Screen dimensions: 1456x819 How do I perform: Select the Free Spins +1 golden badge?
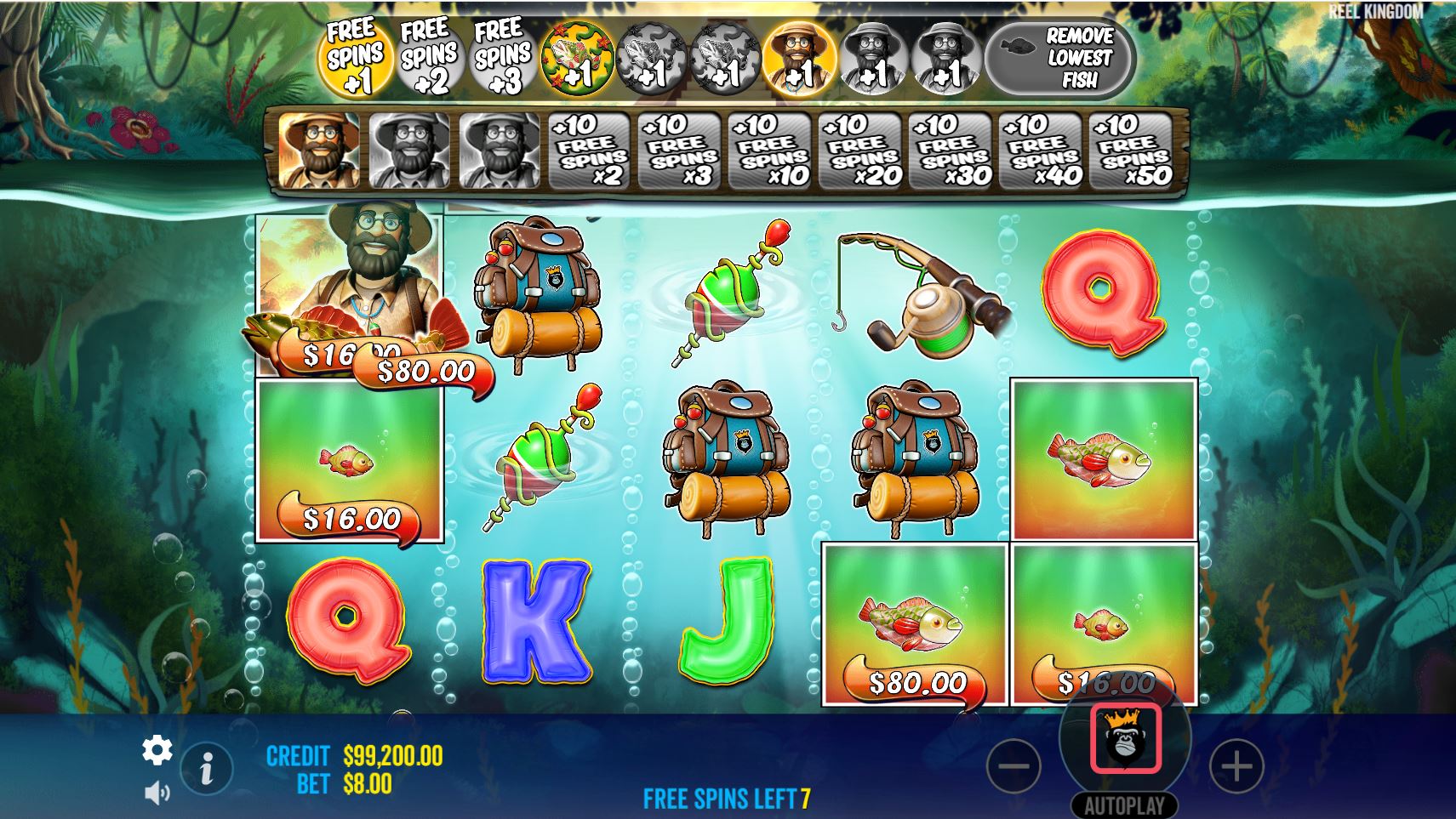(357, 55)
